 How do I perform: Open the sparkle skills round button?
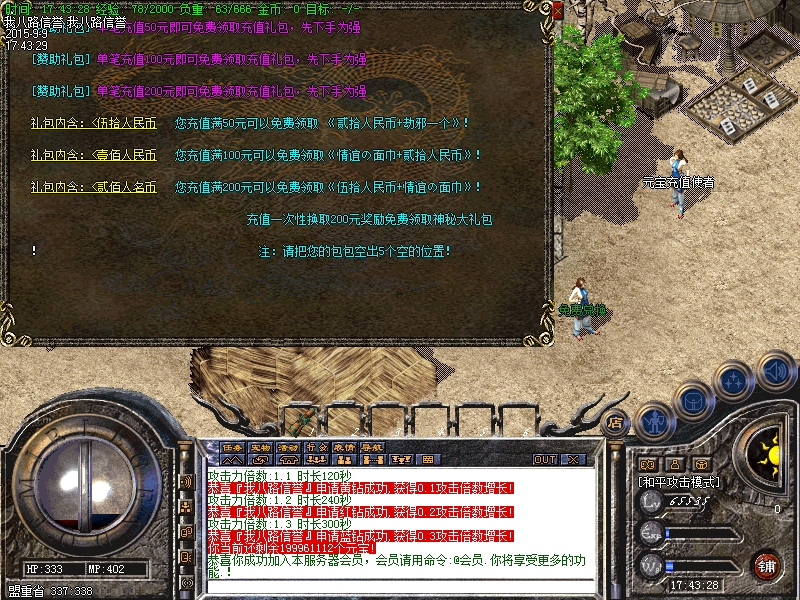tap(735, 381)
